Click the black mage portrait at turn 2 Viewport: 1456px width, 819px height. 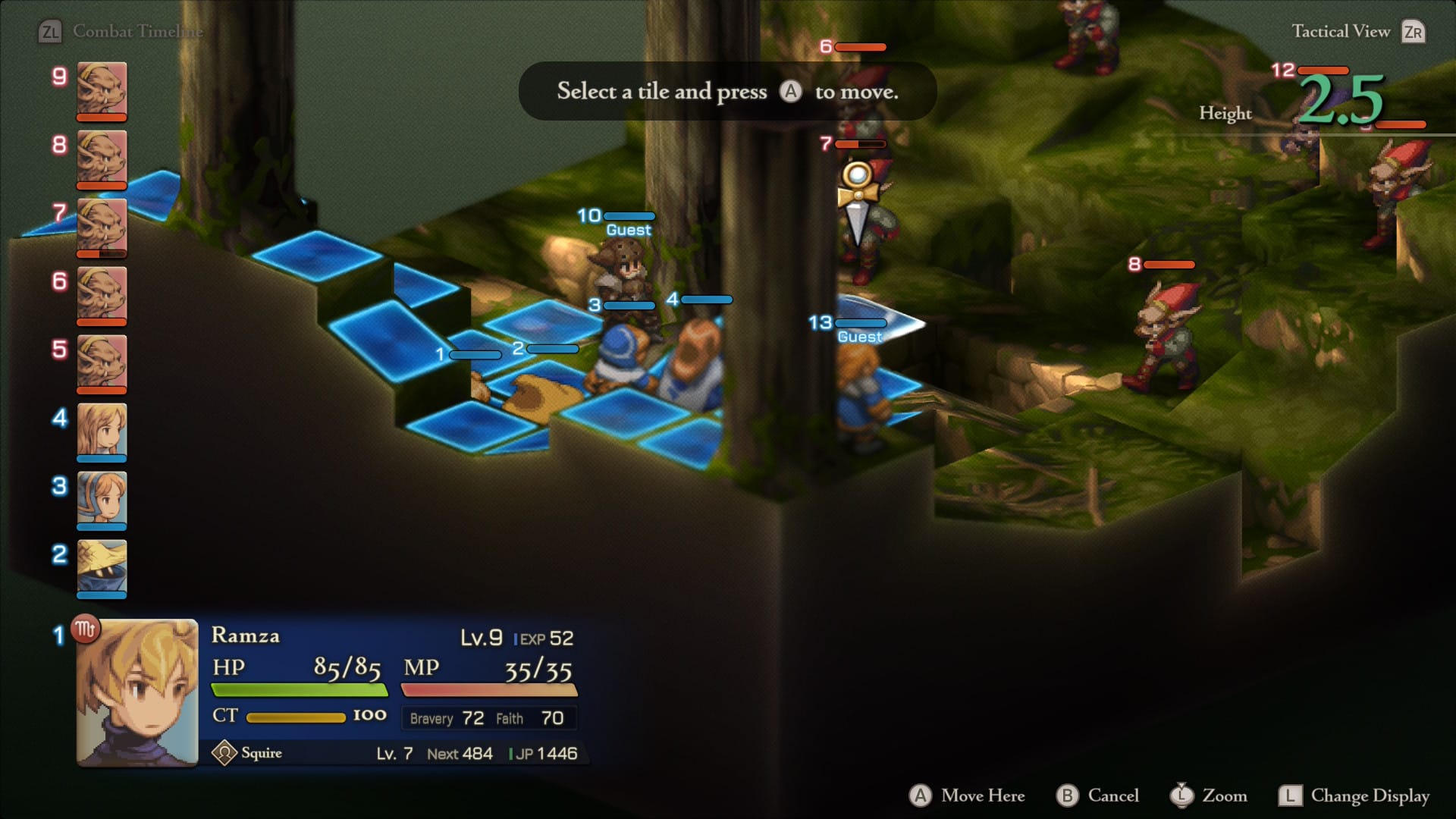pos(102,567)
